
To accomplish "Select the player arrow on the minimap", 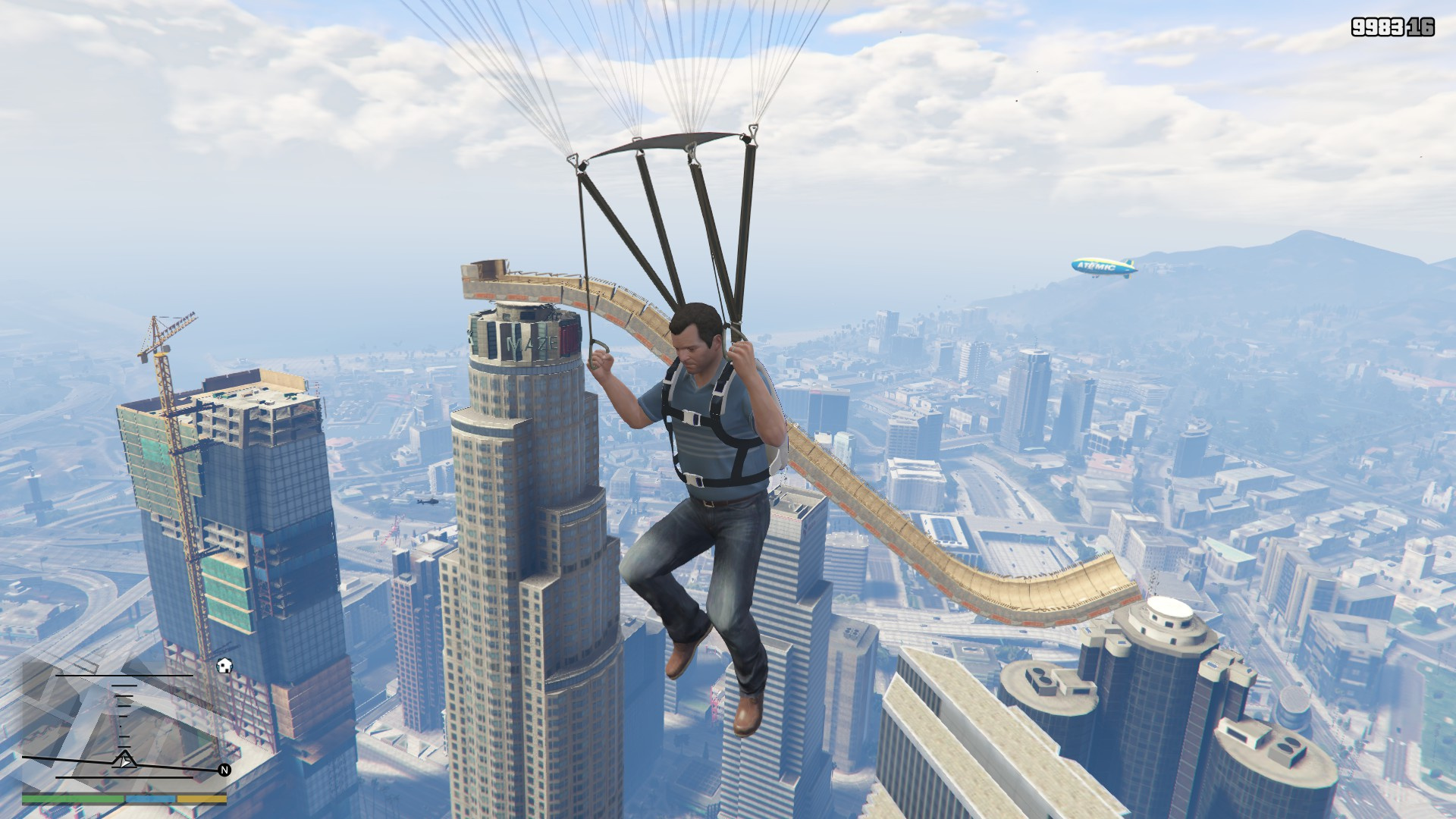I will (124, 760).
